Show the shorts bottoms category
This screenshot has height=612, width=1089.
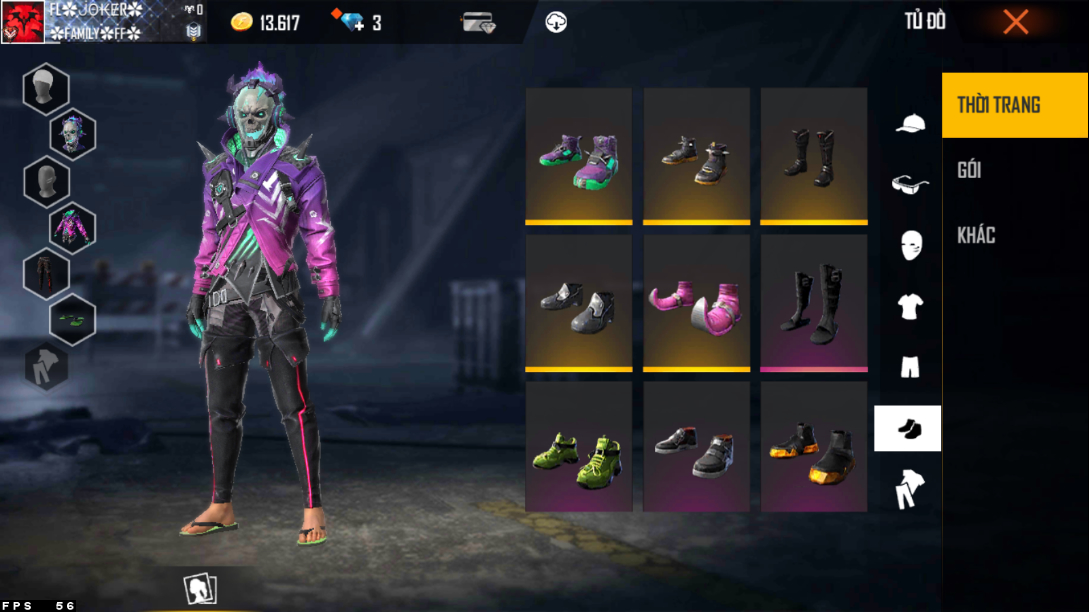tap(909, 367)
